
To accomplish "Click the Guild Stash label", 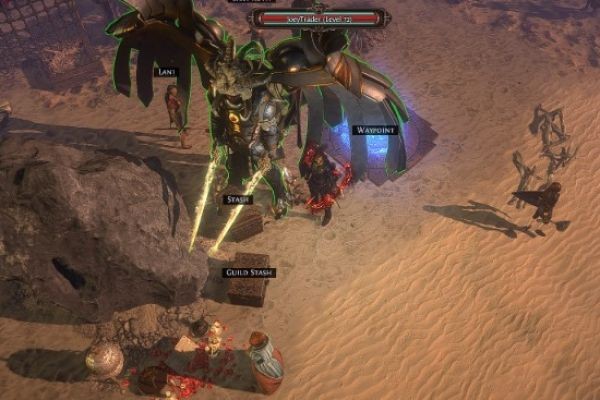I will pyautogui.click(x=248, y=271).
